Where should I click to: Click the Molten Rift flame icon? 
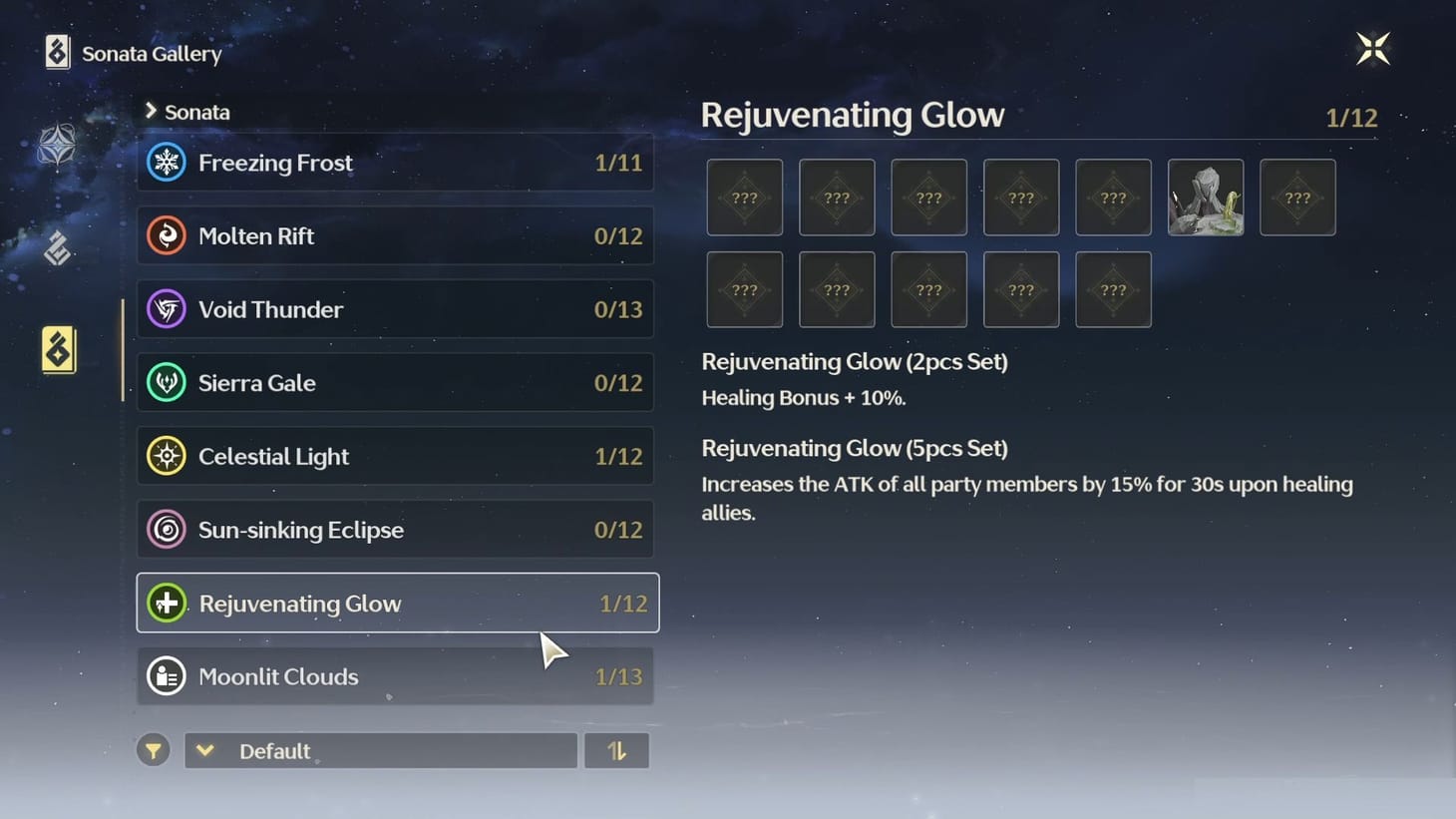pyautogui.click(x=167, y=235)
